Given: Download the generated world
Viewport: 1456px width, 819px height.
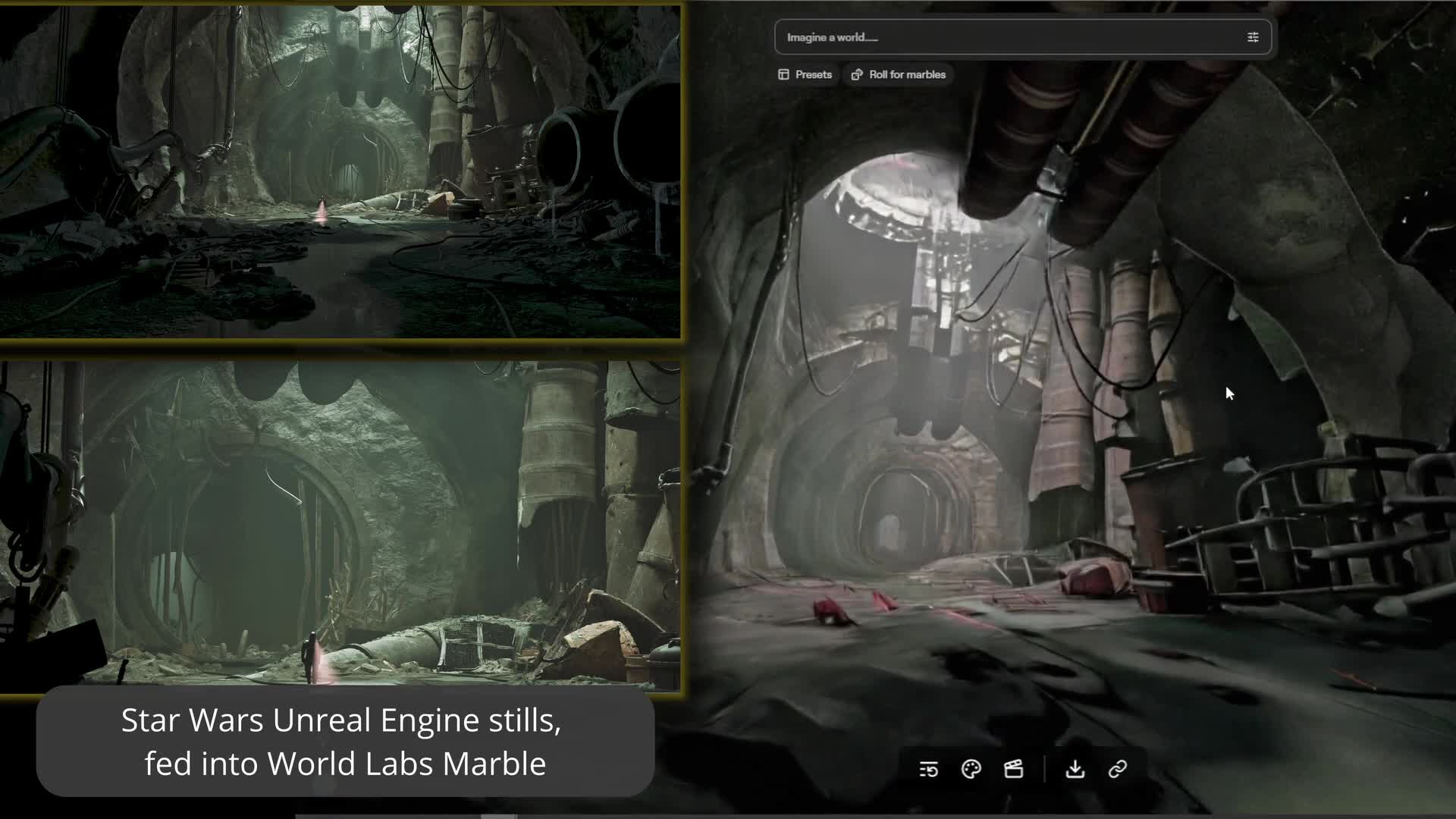Looking at the screenshot, I should (1075, 769).
